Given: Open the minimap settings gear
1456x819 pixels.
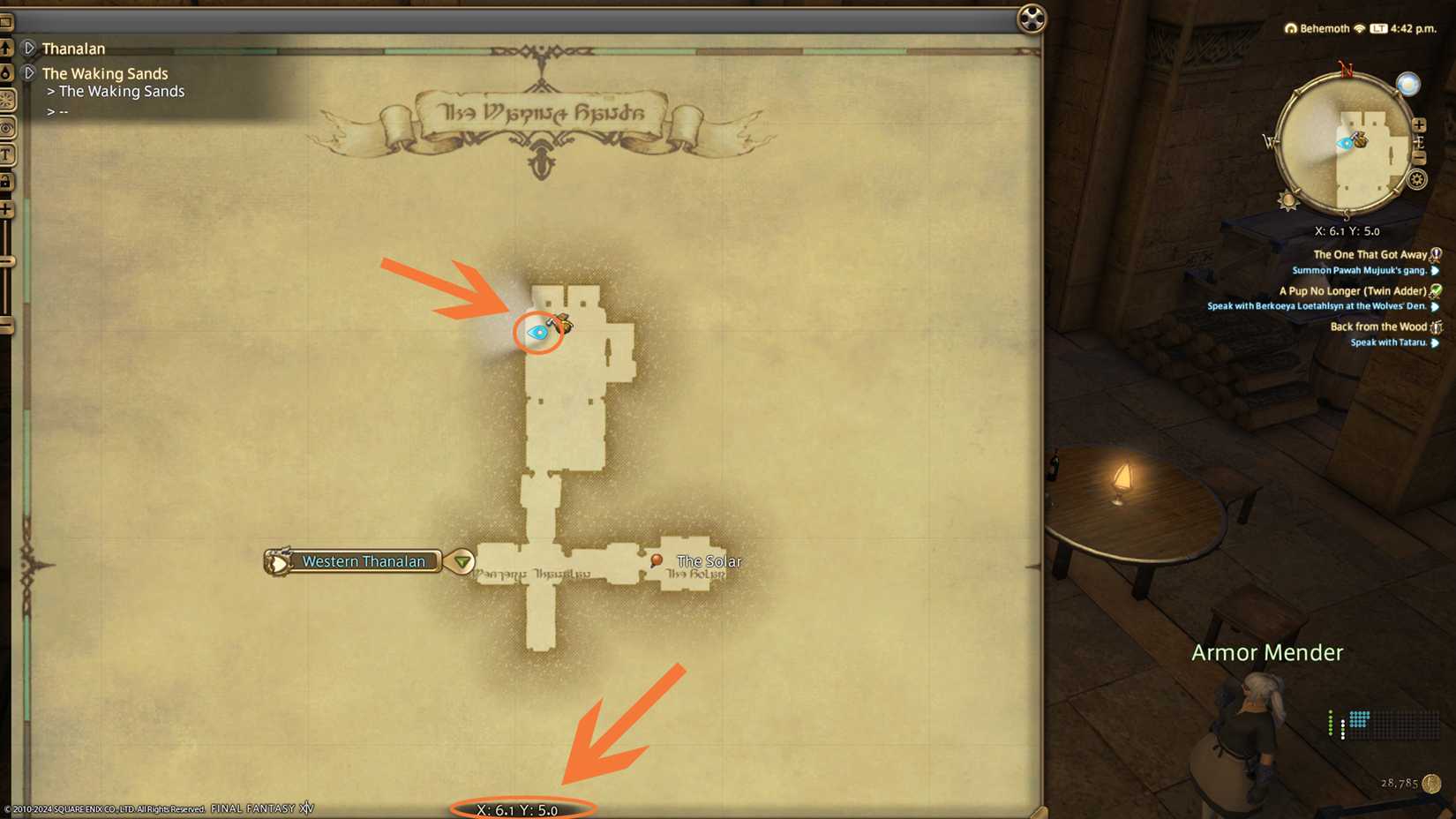Looking at the screenshot, I should tap(1418, 179).
